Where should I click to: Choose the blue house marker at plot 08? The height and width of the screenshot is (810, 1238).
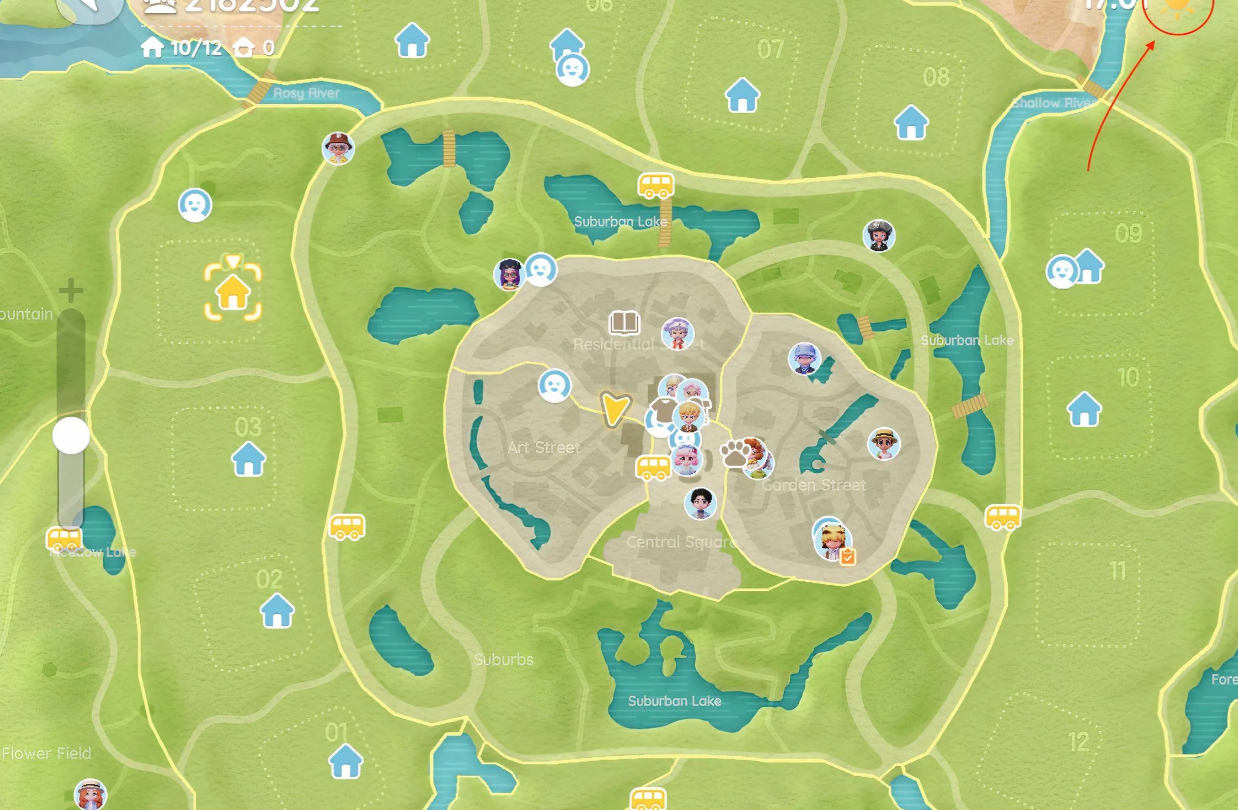pyautogui.click(x=911, y=122)
